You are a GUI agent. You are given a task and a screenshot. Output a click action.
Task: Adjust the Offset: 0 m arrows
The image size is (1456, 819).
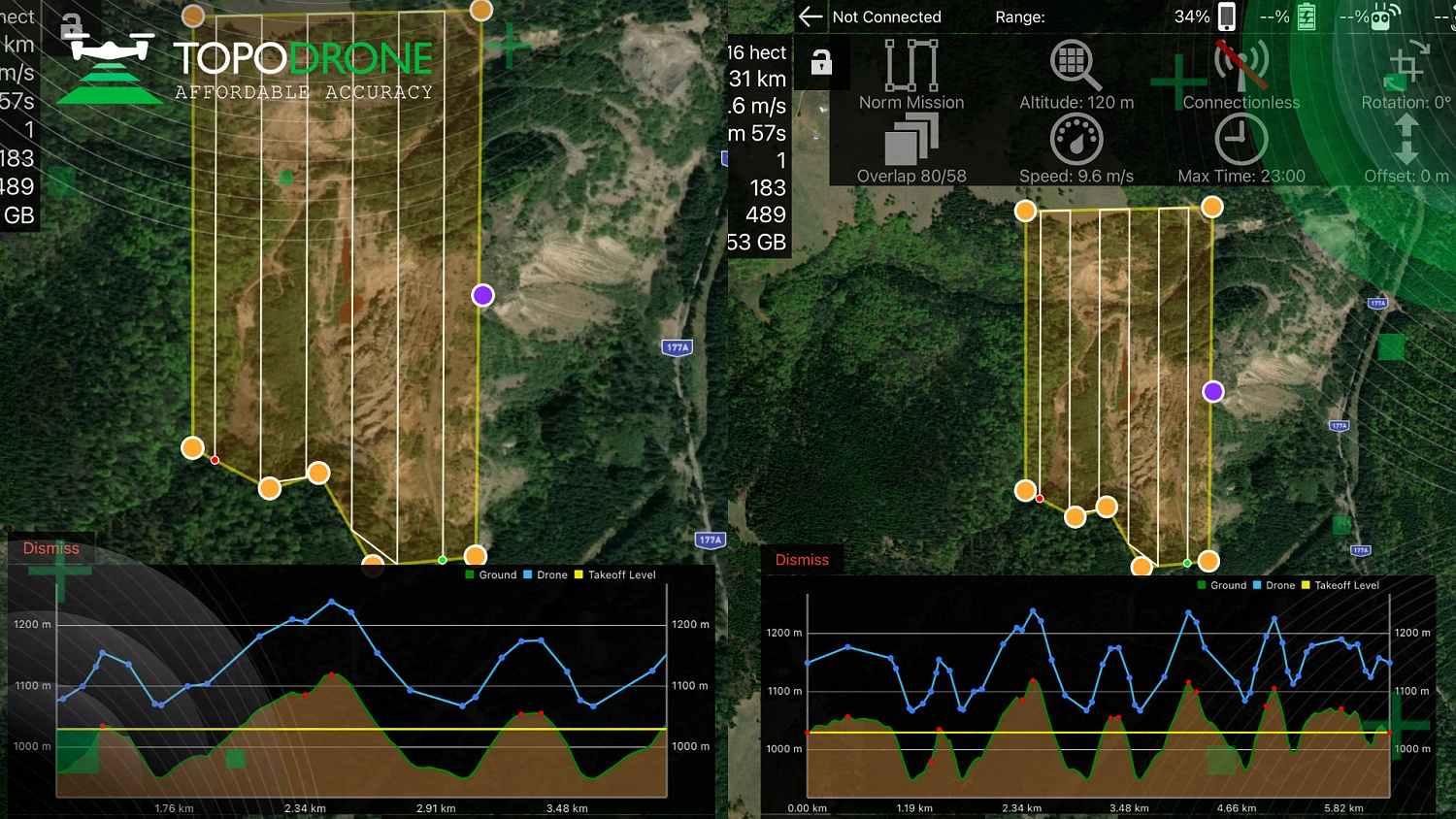click(x=1406, y=140)
